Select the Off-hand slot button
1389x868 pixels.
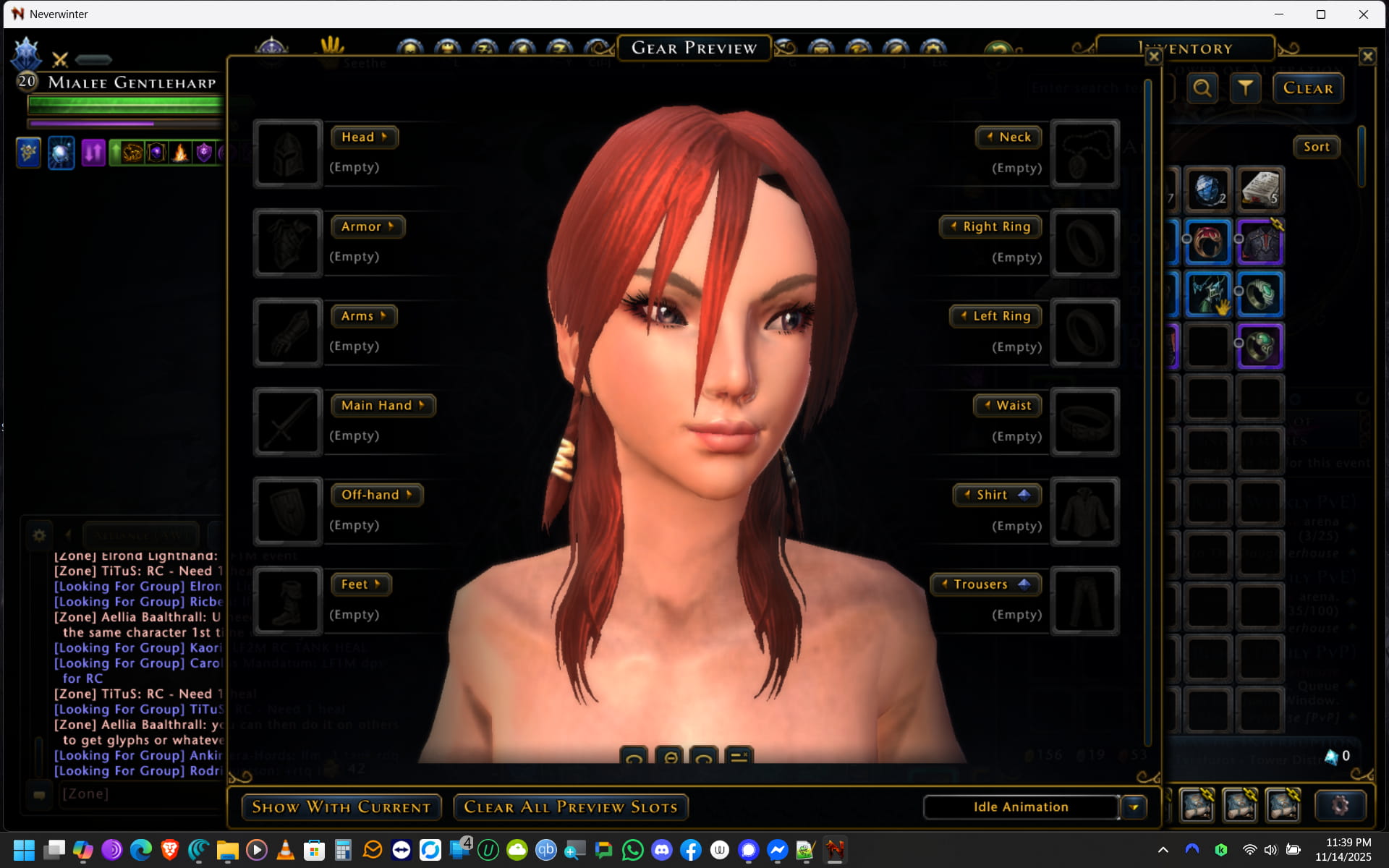click(x=376, y=495)
